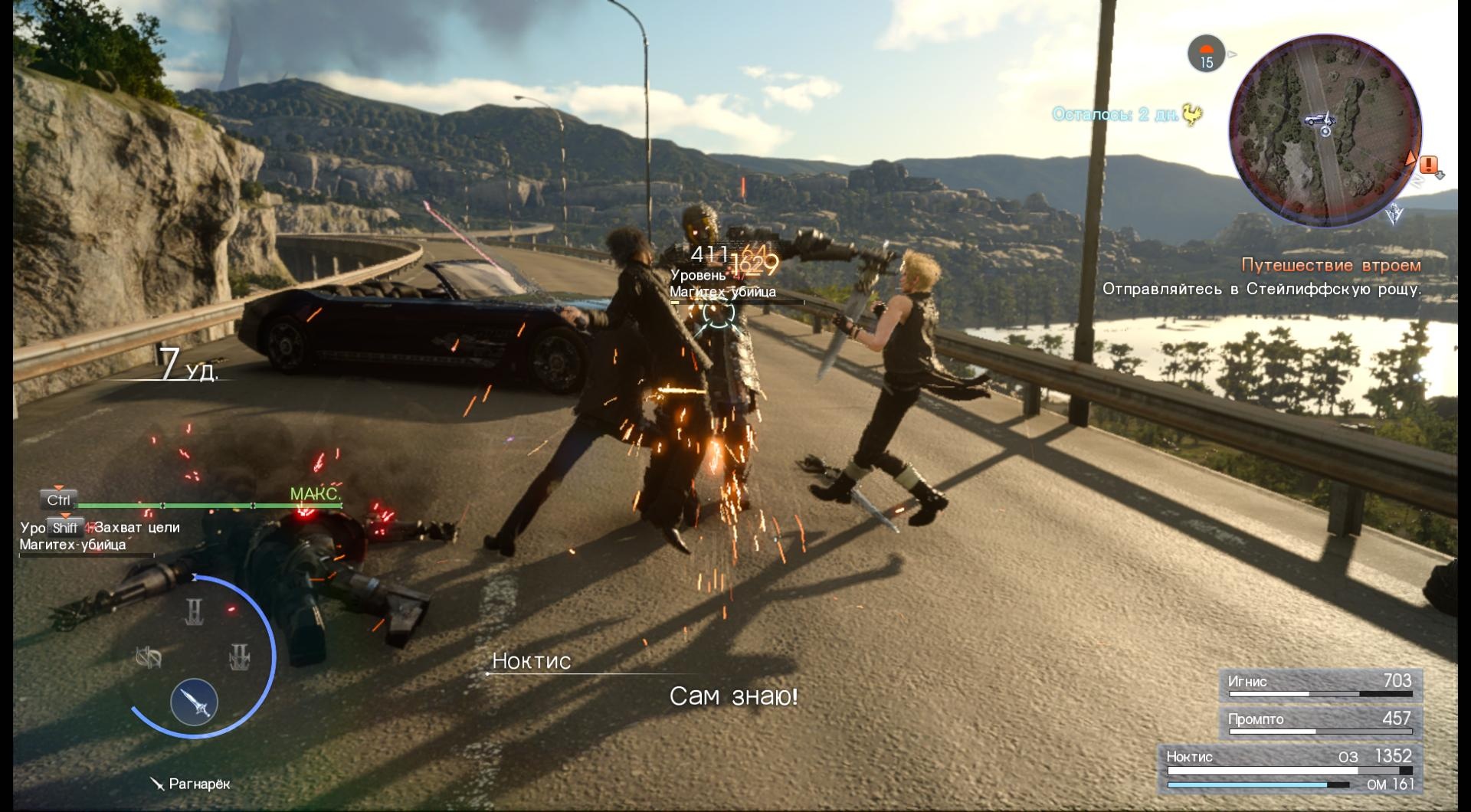Click the yellow chocobo rental icon

click(x=1192, y=115)
